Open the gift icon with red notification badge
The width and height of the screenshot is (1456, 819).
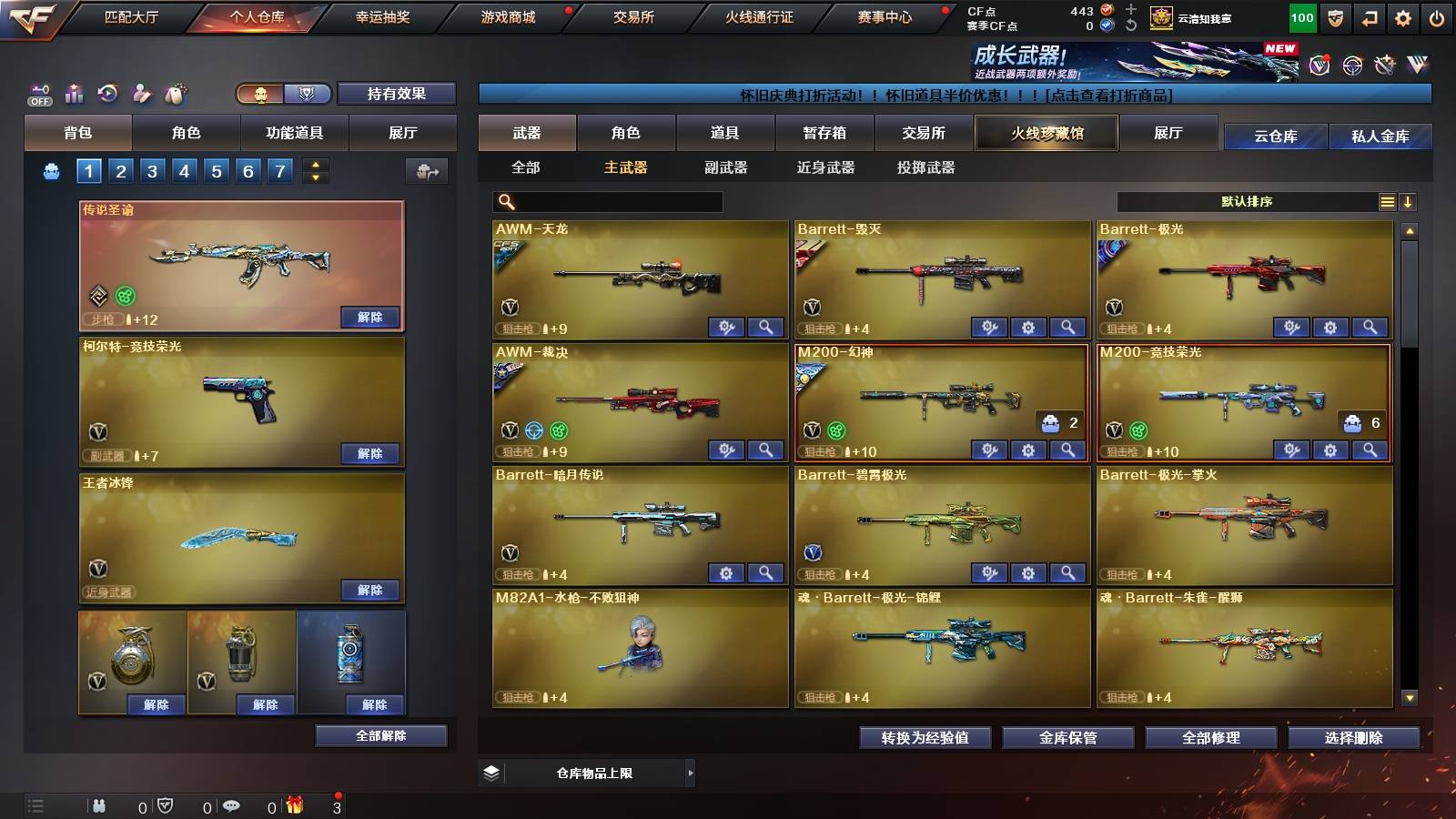(x=296, y=805)
